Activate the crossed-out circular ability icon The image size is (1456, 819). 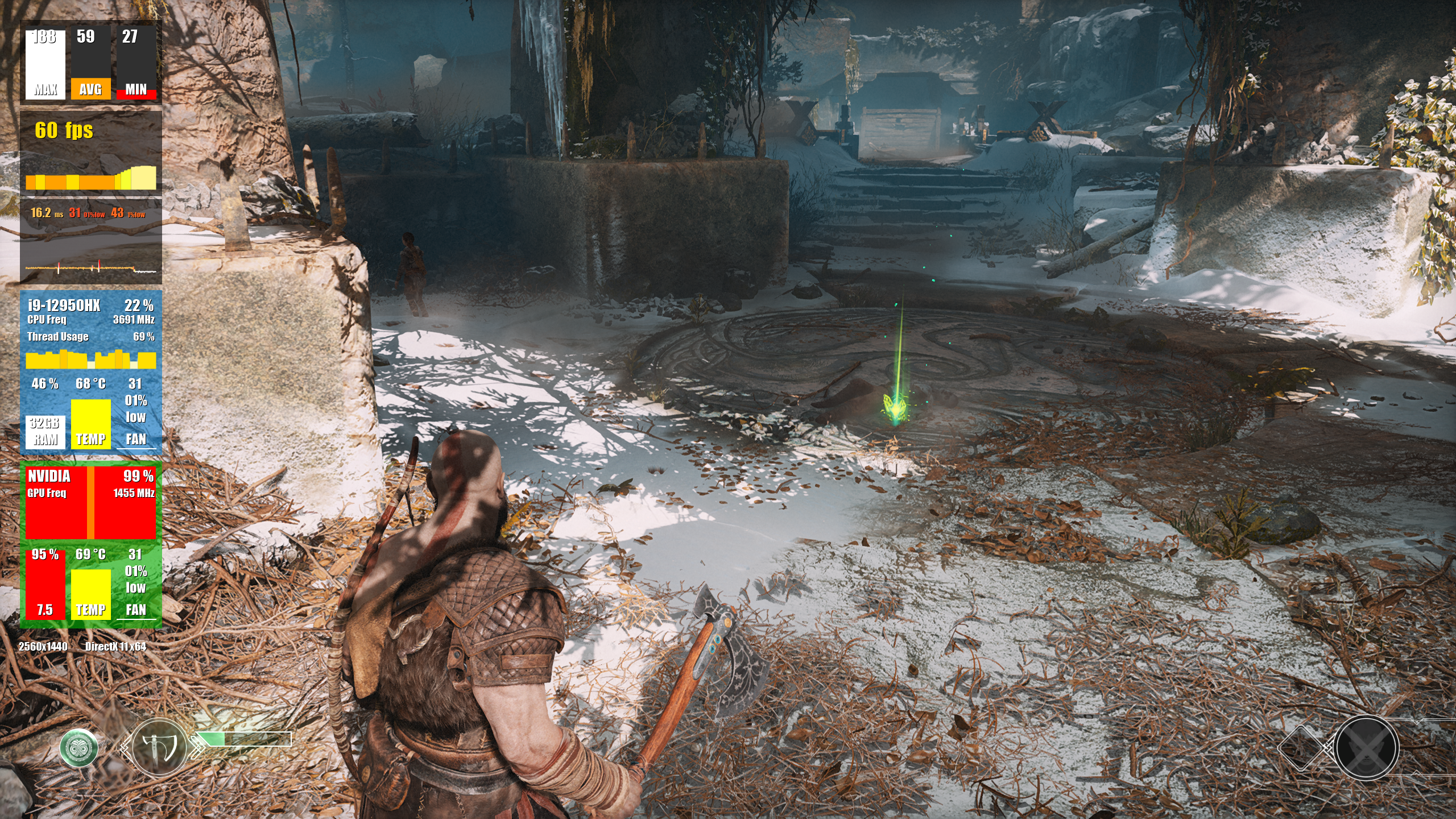point(1366,748)
